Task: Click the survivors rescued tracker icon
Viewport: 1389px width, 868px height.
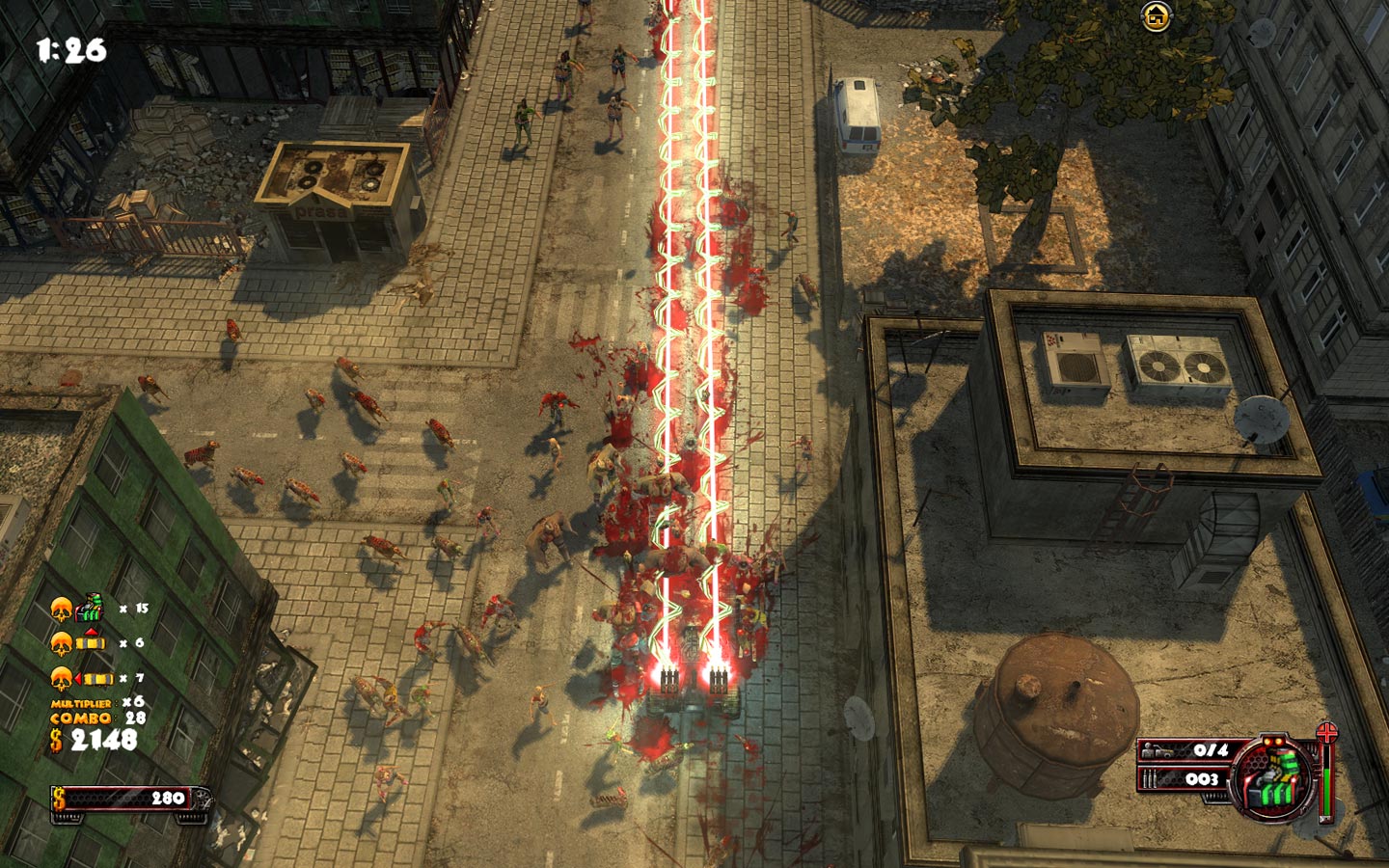Action: [x=1162, y=750]
